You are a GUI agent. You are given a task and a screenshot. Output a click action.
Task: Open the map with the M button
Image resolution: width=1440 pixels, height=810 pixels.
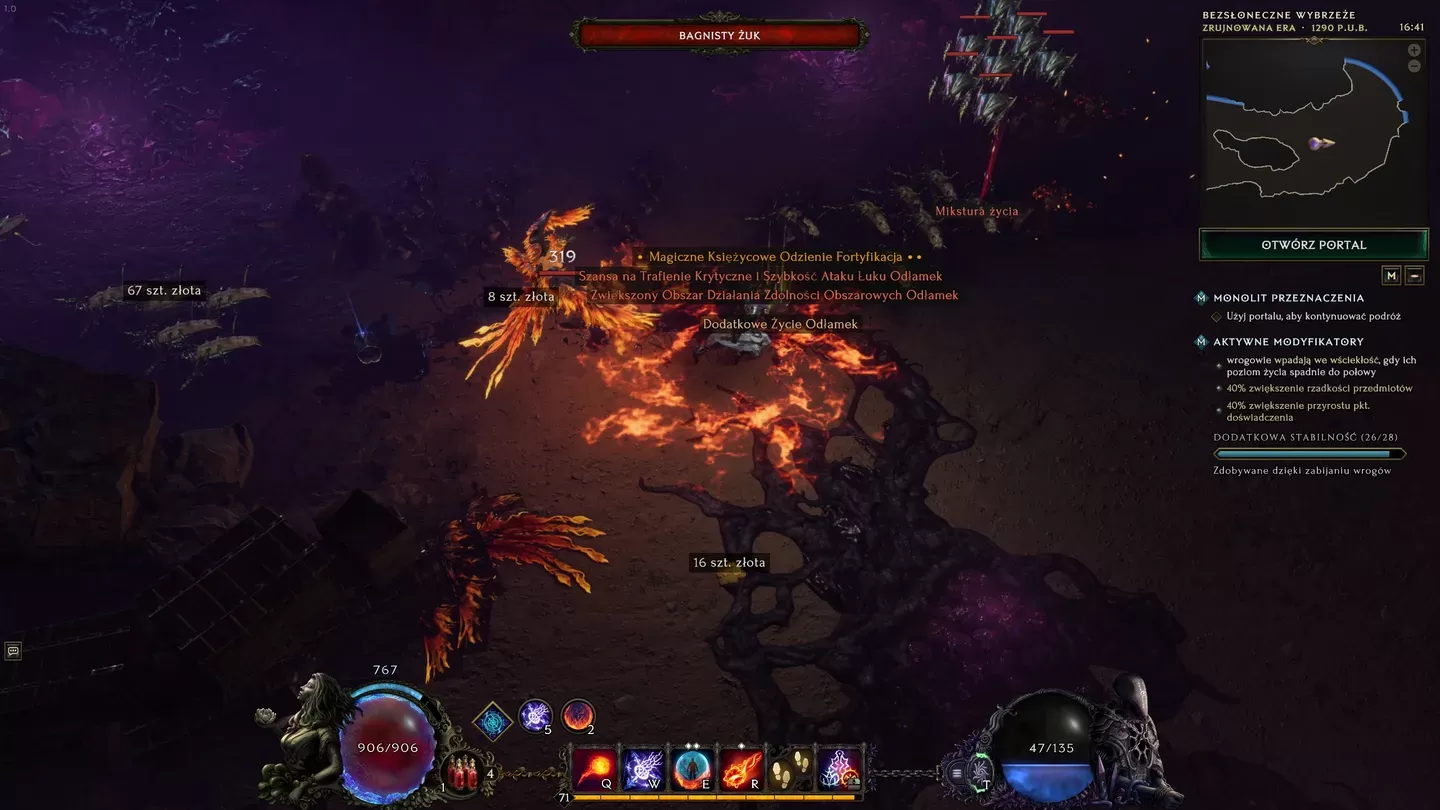tap(1391, 275)
